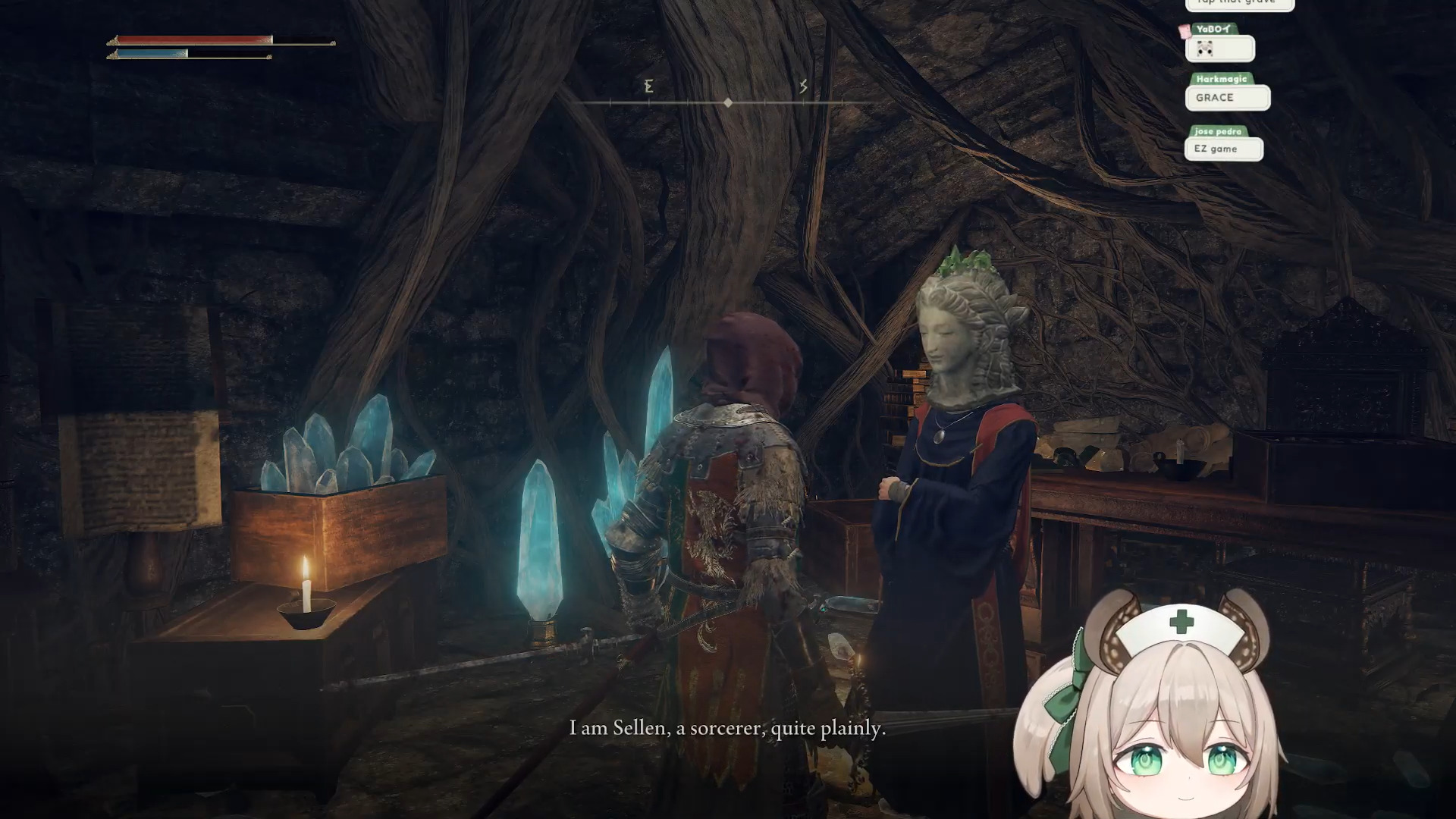Select jose pedro's EZ game chat message
Image resolution: width=1456 pixels, height=819 pixels.
(x=1223, y=149)
